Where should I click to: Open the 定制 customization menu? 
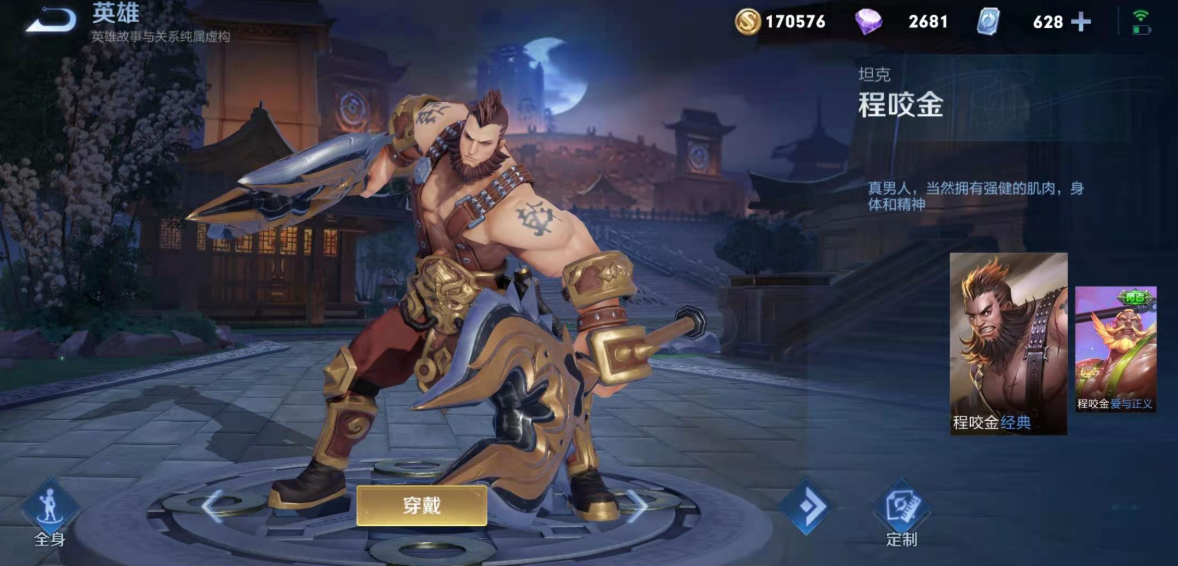point(901,512)
